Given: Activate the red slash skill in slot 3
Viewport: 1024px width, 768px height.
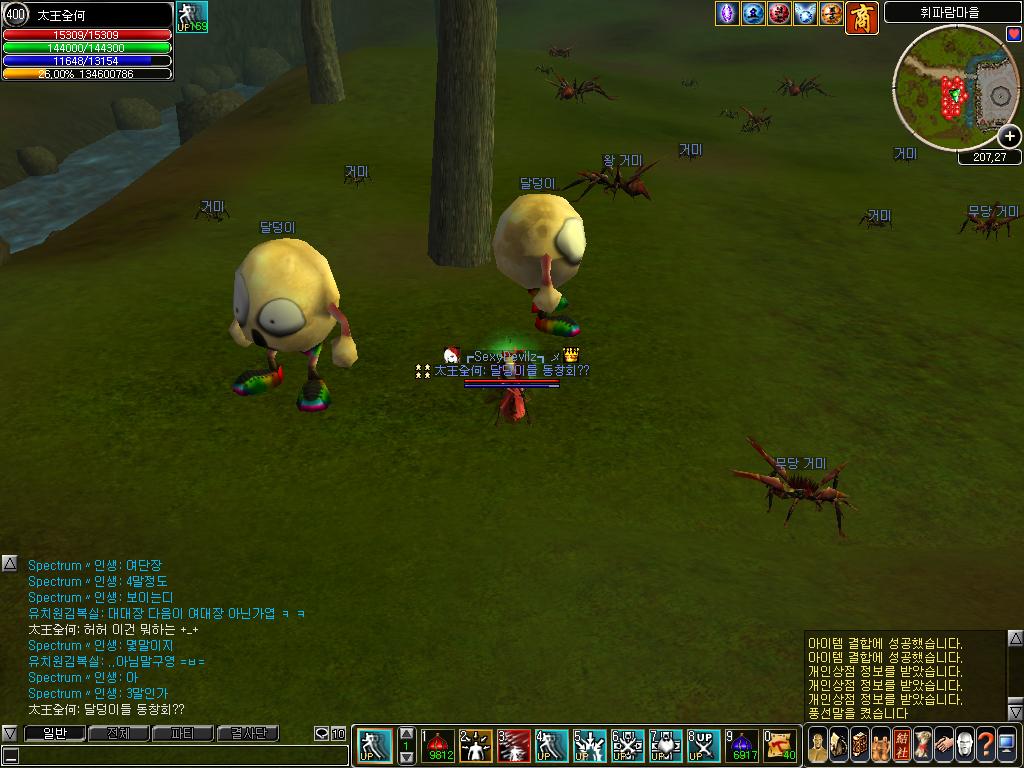Looking at the screenshot, I should 514,745.
